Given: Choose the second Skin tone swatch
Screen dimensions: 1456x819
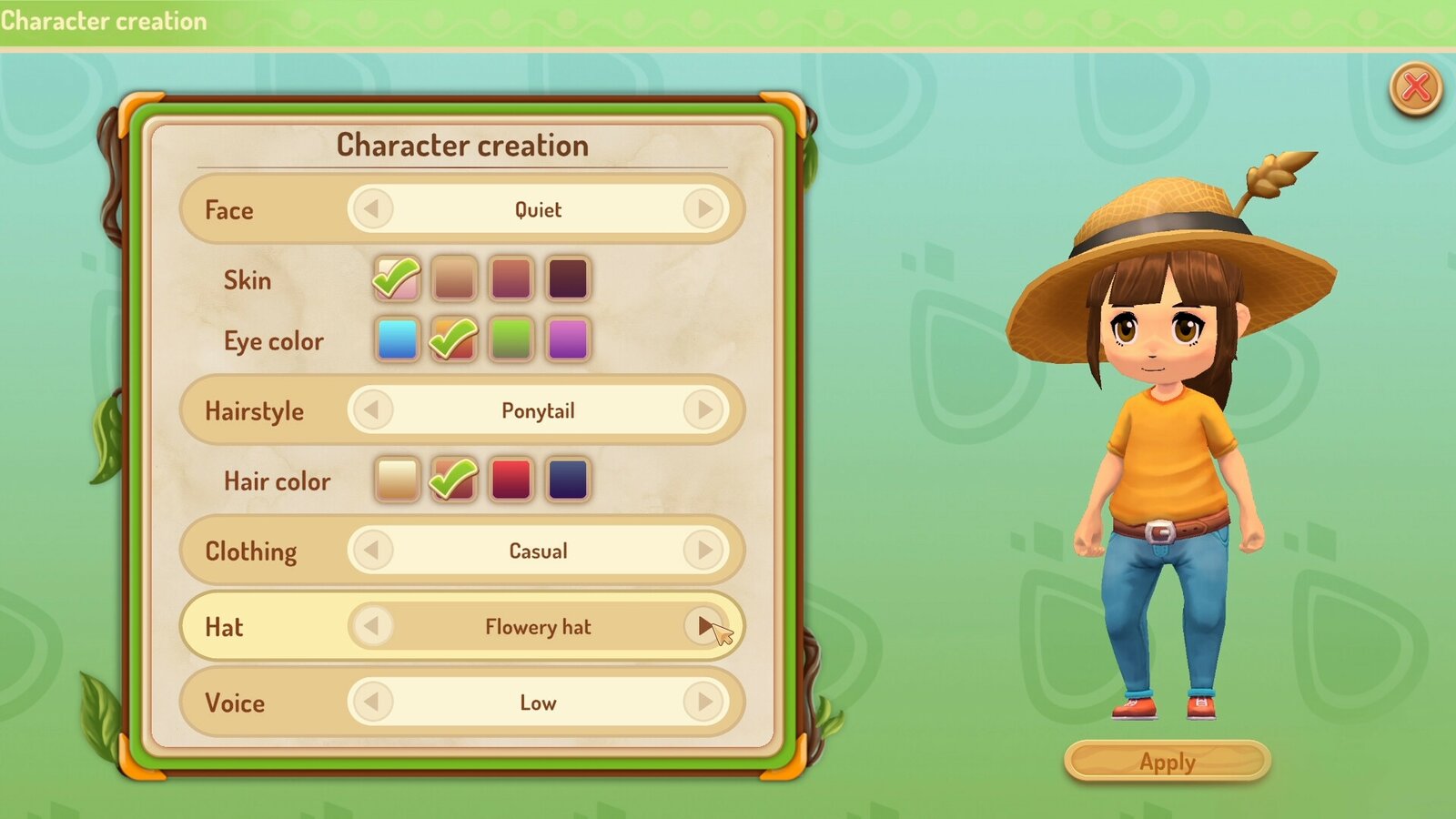Looking at the screenshot, I should [x=453, y=278].
